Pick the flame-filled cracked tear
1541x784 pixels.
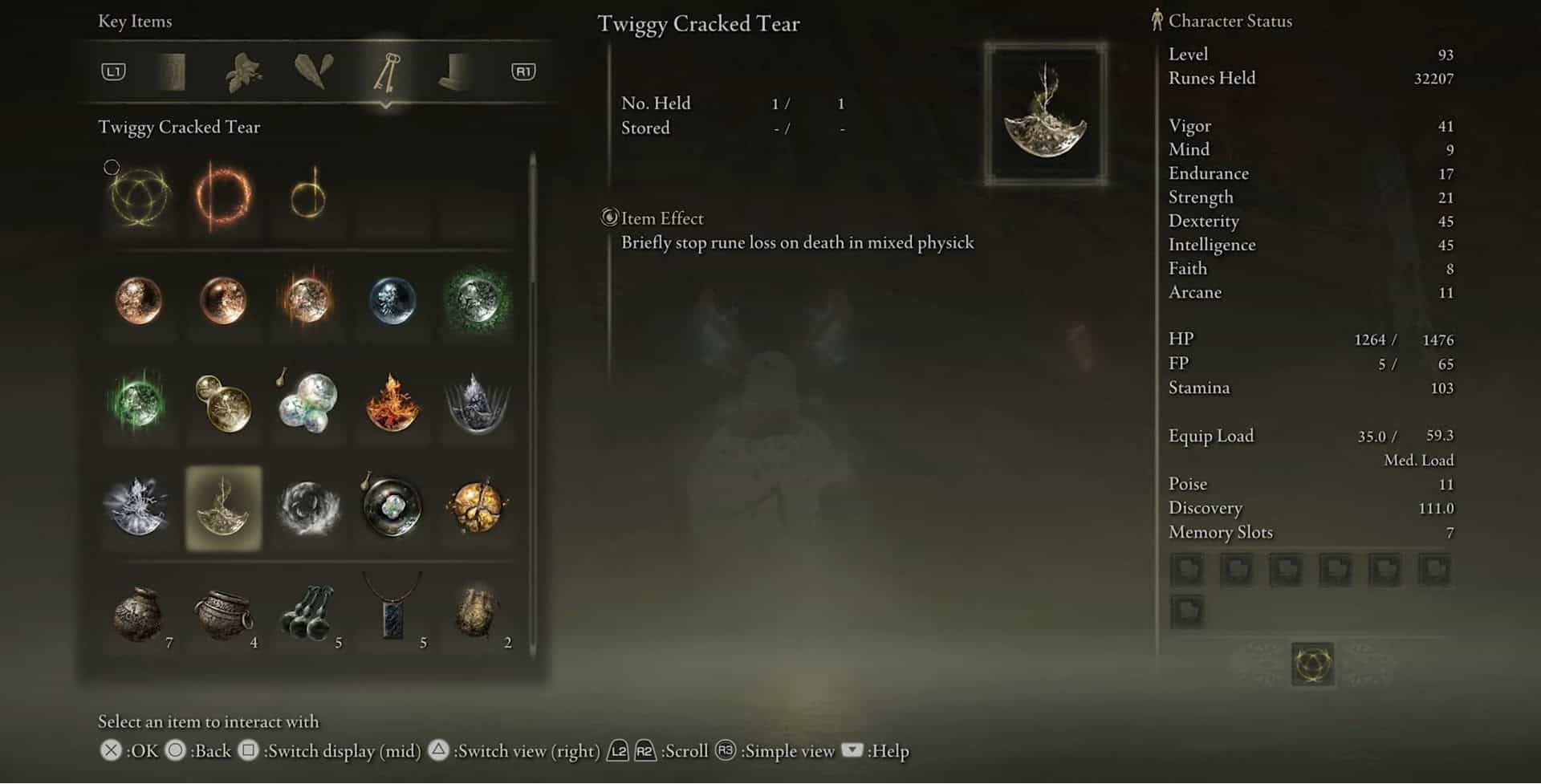(x=392, y=403)
